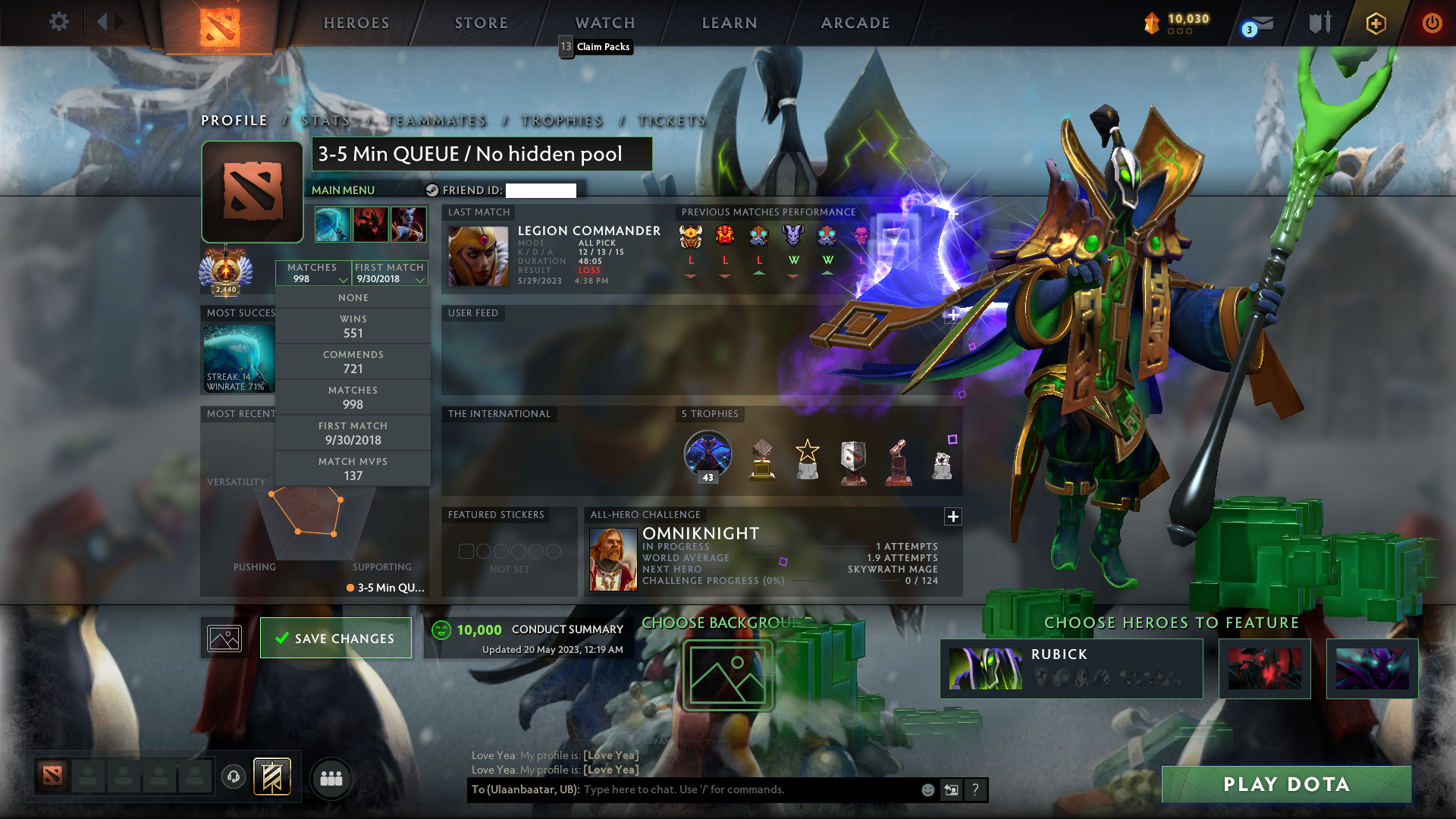Click the SAVE CHANGES button
The width and height of the screenshot is (1456, 819).
[335, 638]
